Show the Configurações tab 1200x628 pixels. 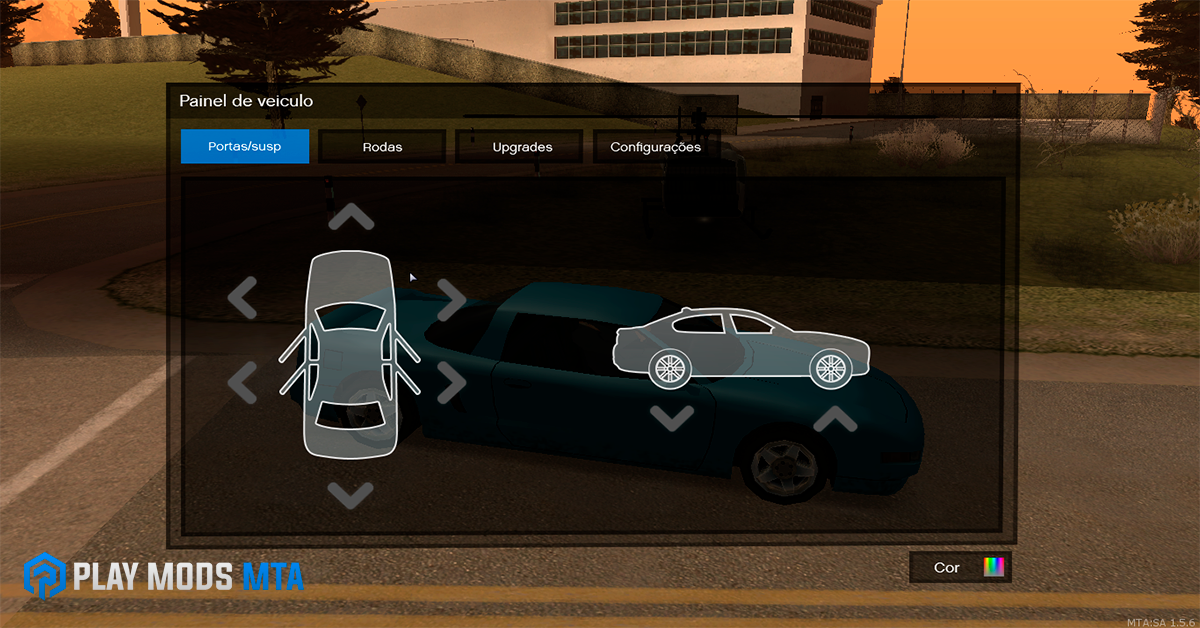pos(656,147)
